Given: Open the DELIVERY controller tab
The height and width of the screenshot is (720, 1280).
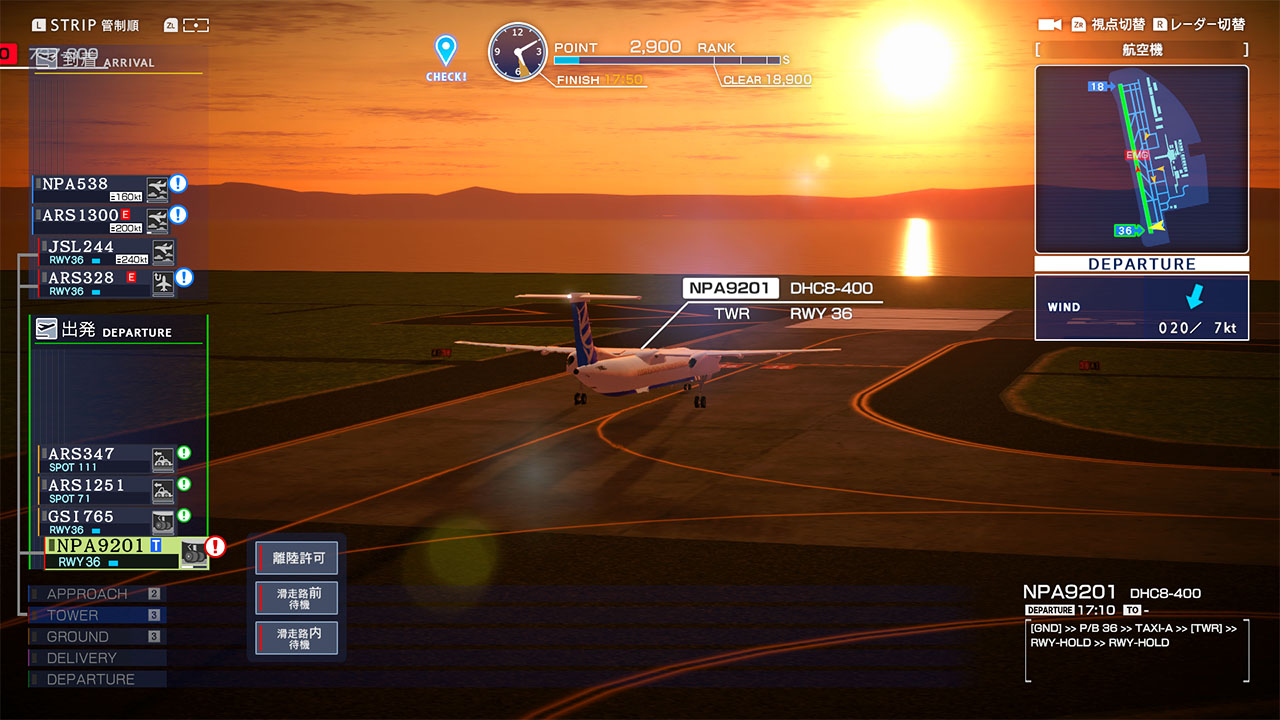Looking at the screenshot, I should [96, 658].
